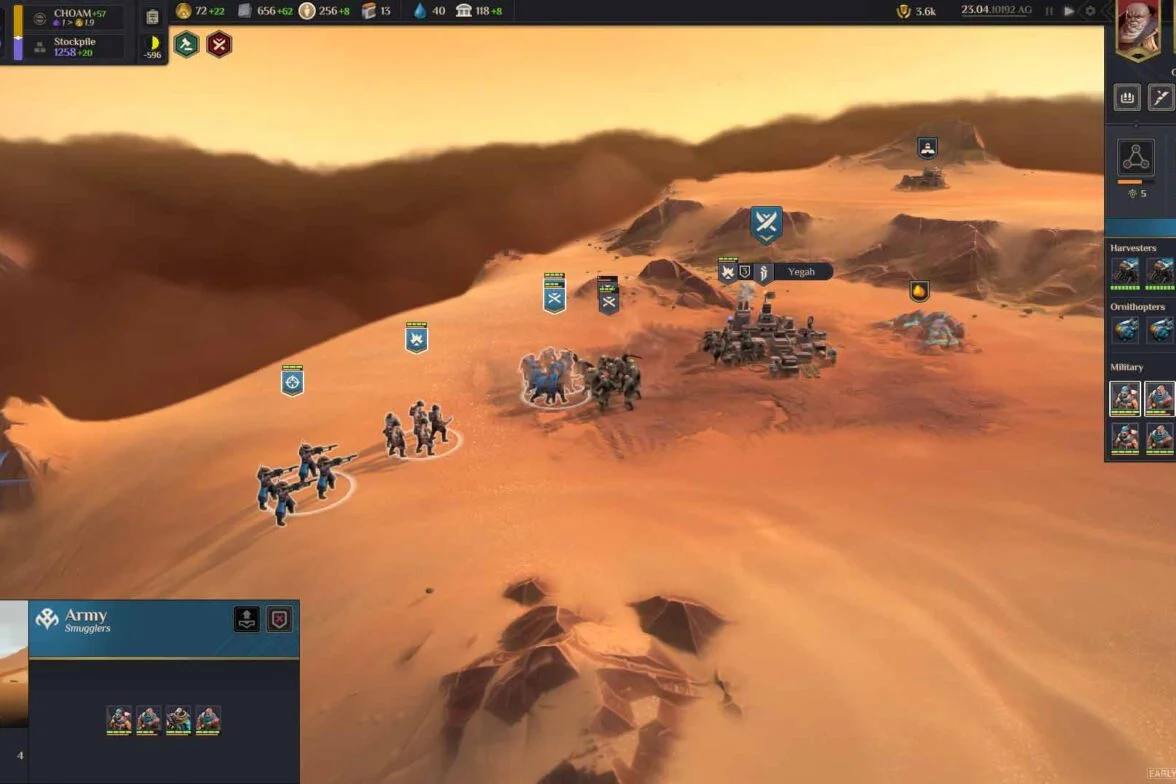Select the first unit portrait in Army panel
Viewport: 1176px width, 784px height.
pos(119,720)
